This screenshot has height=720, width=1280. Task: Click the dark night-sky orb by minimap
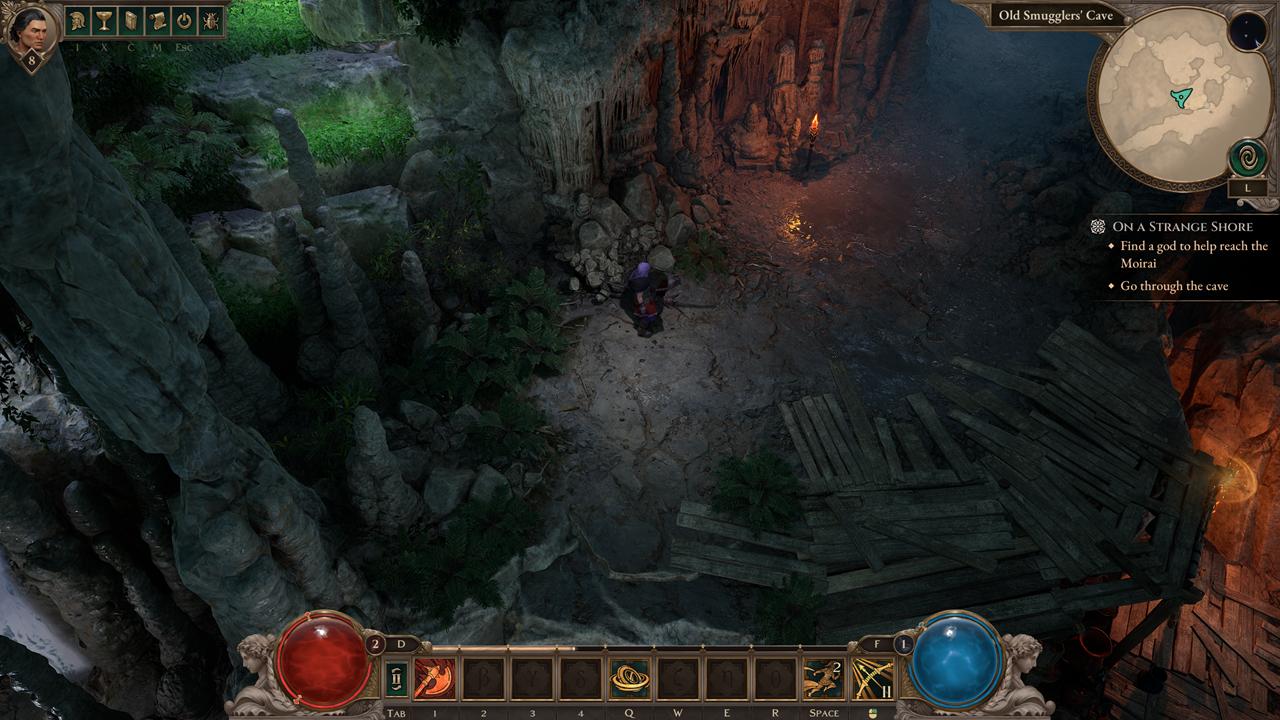coord(1246,32)
